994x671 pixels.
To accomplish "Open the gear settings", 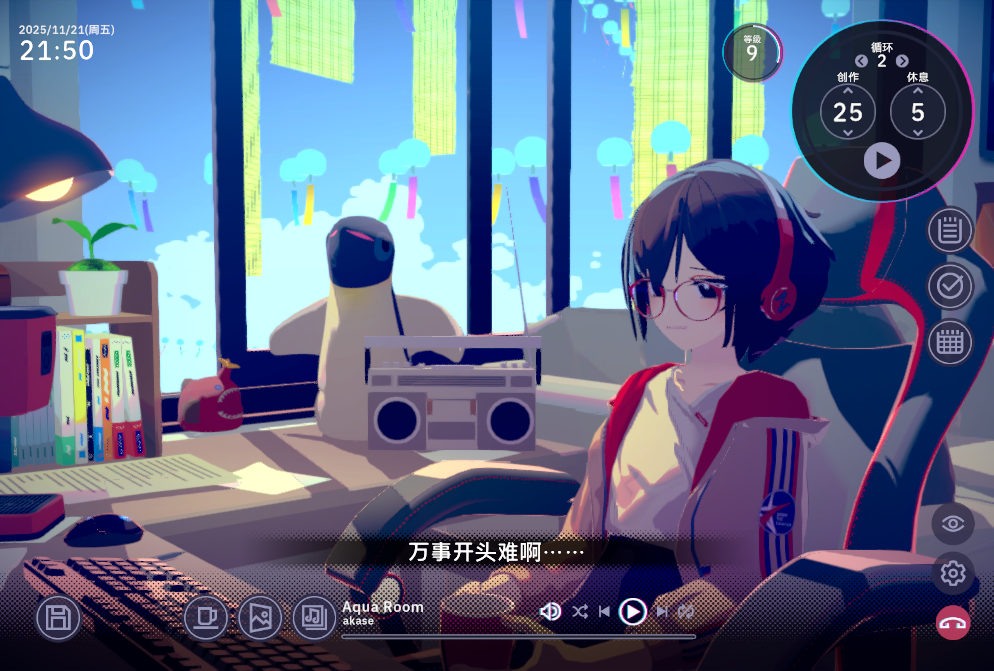I will tap(953, 573).
